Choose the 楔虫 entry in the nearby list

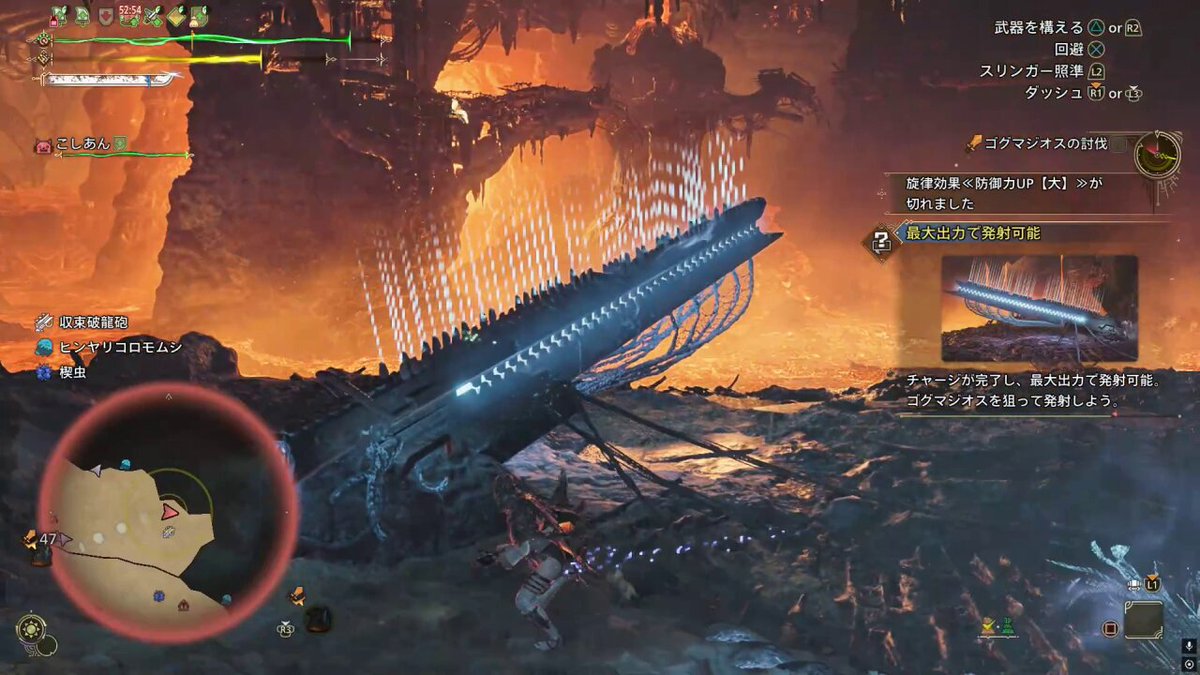pyautogui.click(x=73, y=372)
